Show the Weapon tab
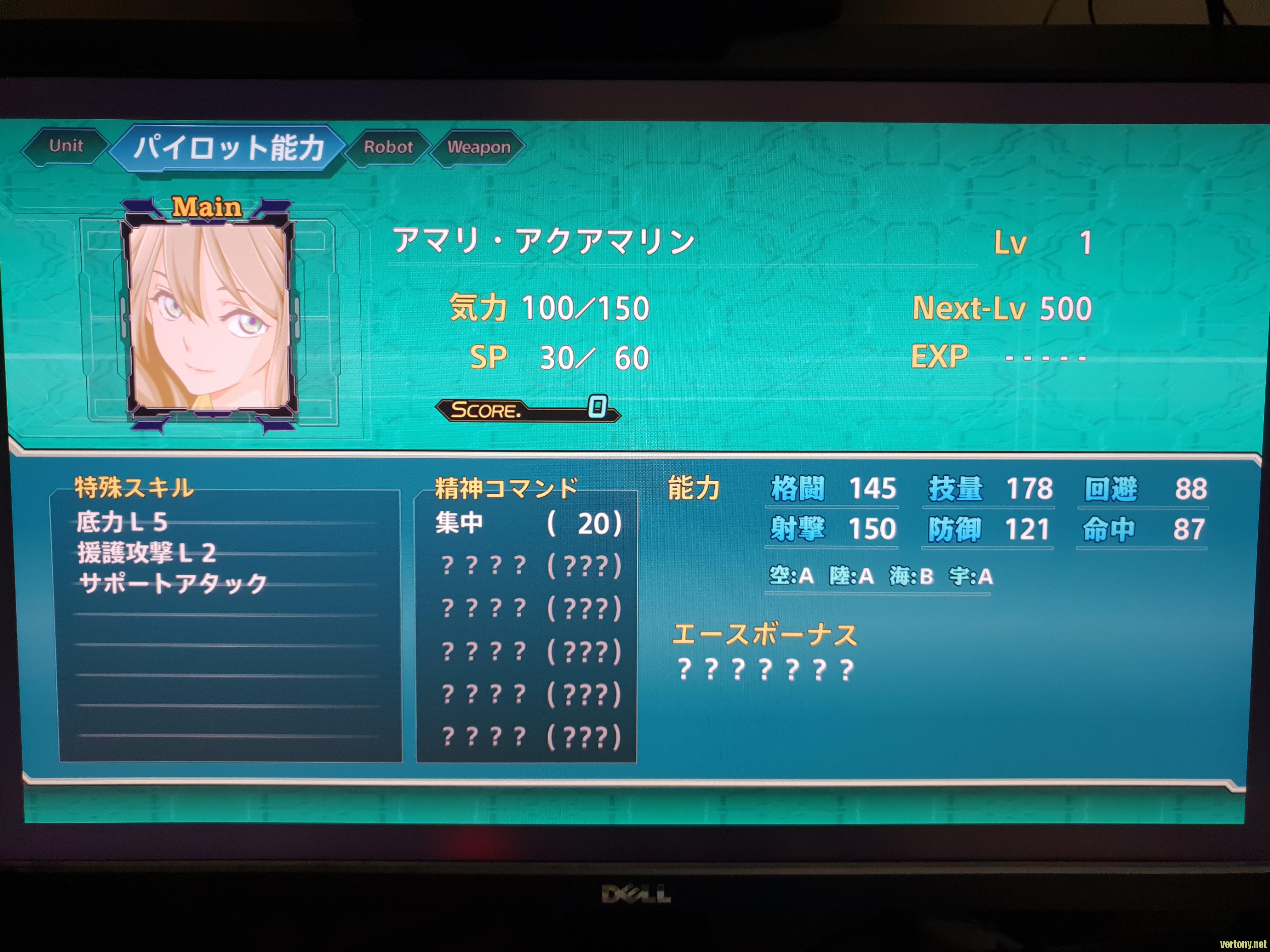 pyautogui.click(x=478, y=148)
